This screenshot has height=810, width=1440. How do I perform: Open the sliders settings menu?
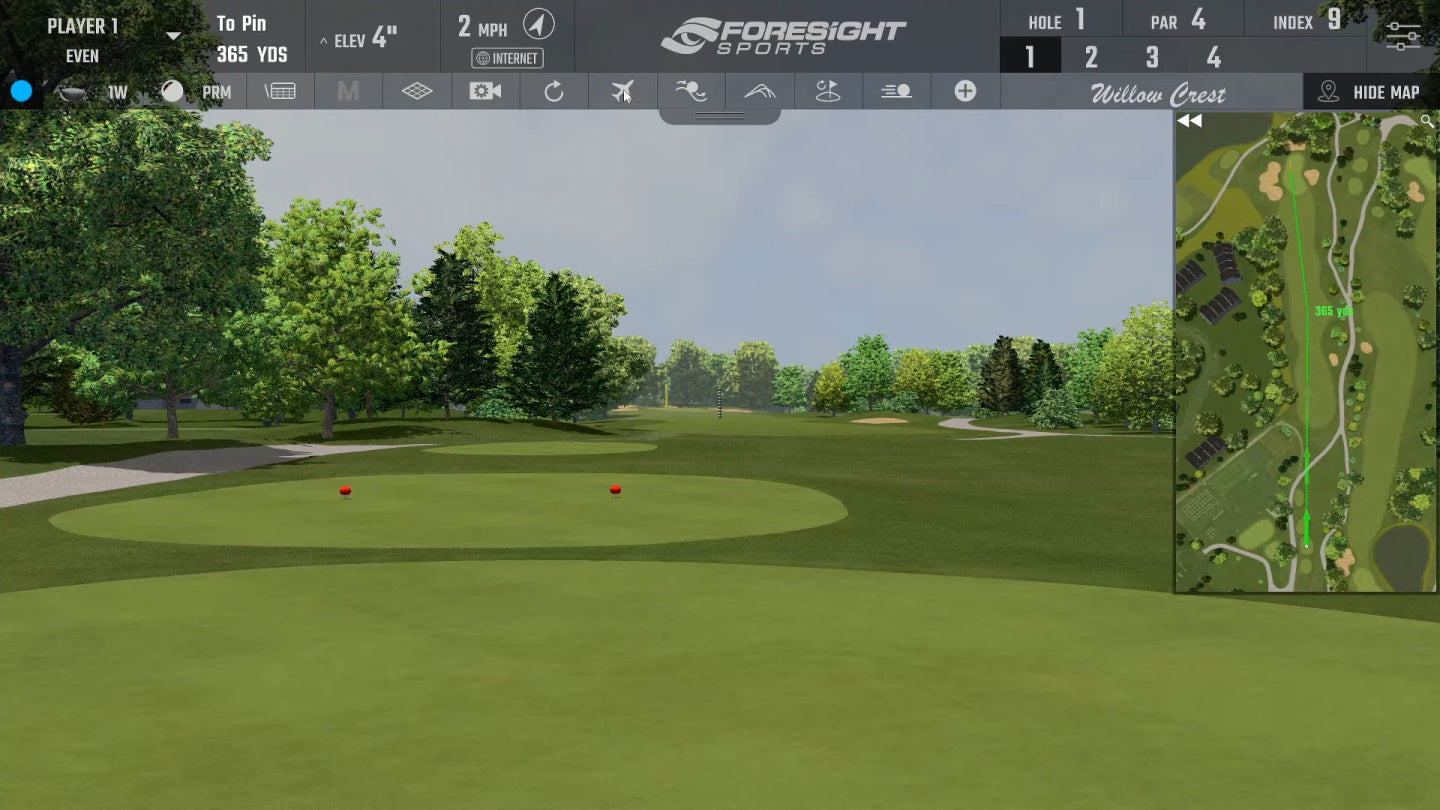(1403, 37)
